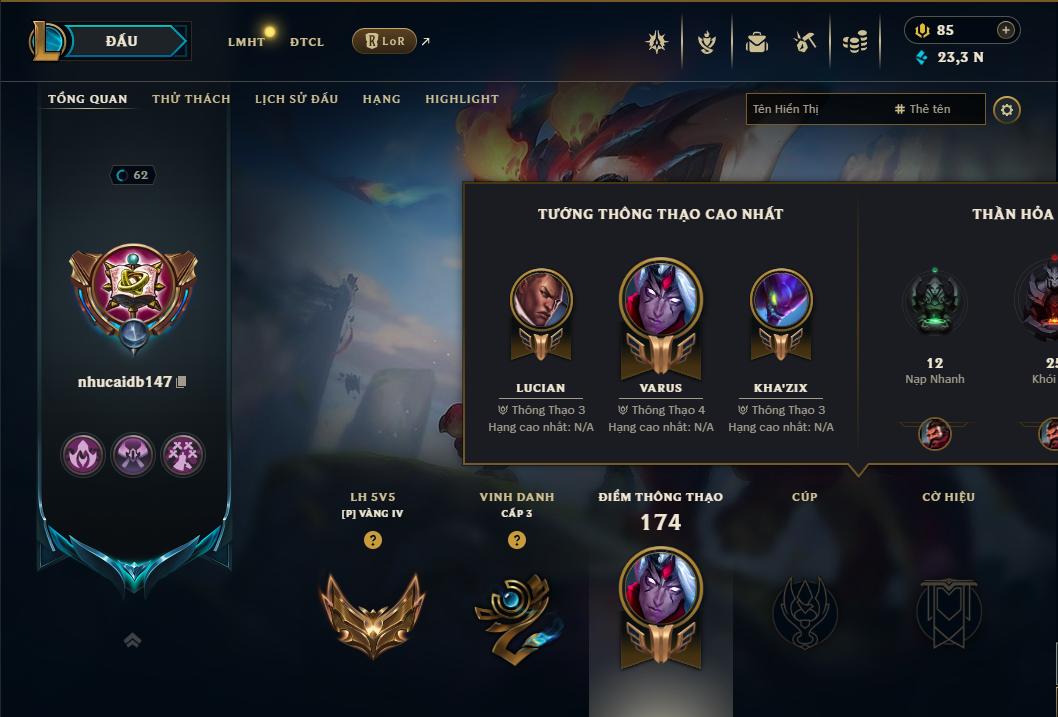Click the Tên Hiển Thị search field
This screenshot has height=717, width=1058.
tap(815, 109)
